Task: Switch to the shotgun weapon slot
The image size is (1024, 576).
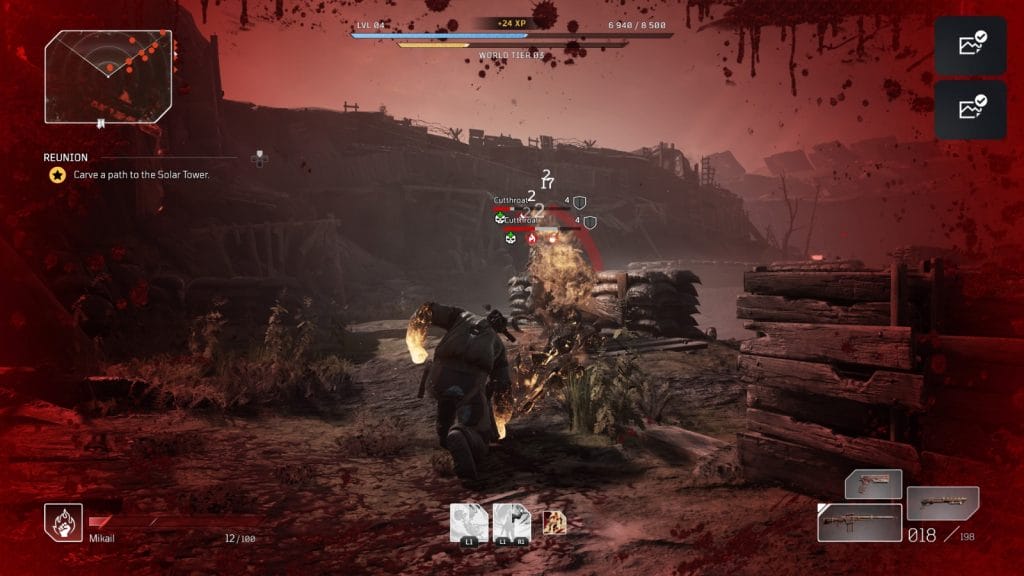Action: [942, 503]
